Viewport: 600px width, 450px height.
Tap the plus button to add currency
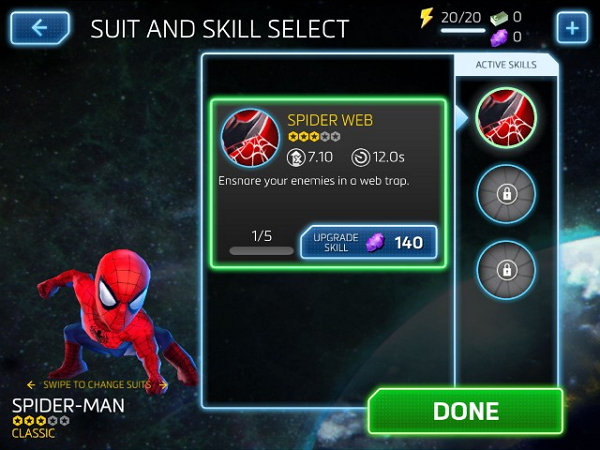click(572, 27)
